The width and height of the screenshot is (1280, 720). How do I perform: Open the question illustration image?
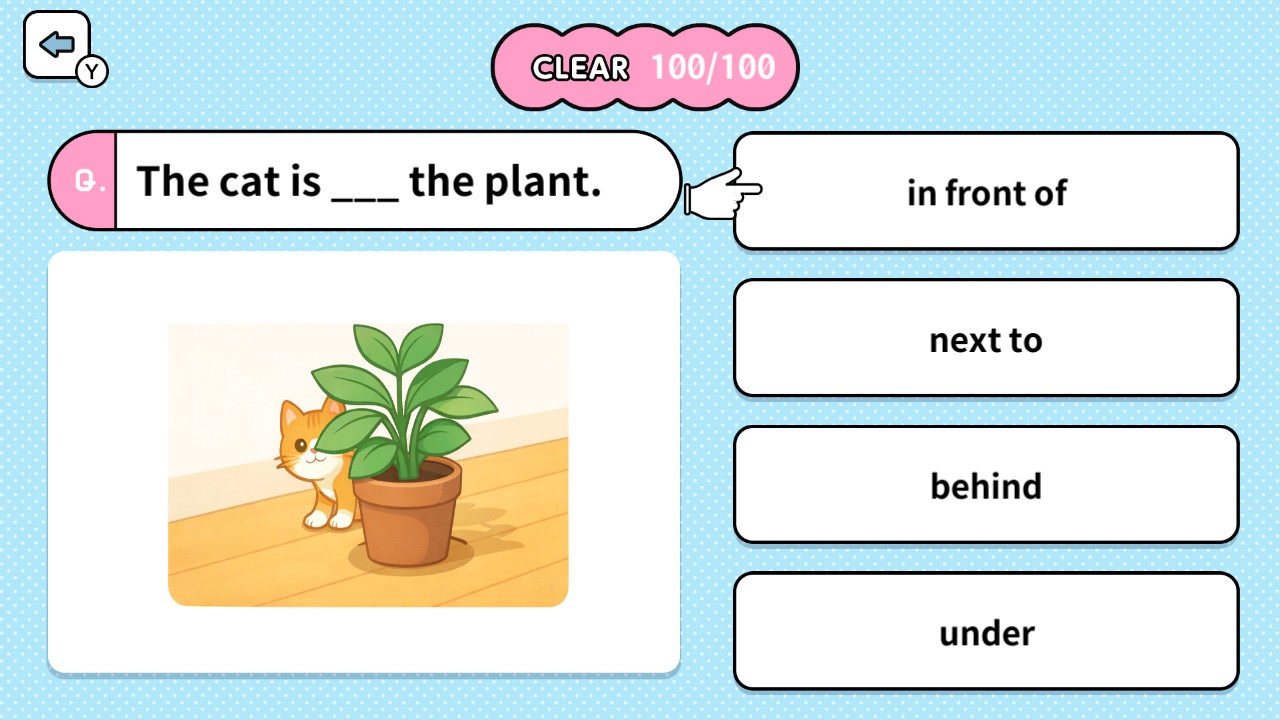click(x=368, y=463)
